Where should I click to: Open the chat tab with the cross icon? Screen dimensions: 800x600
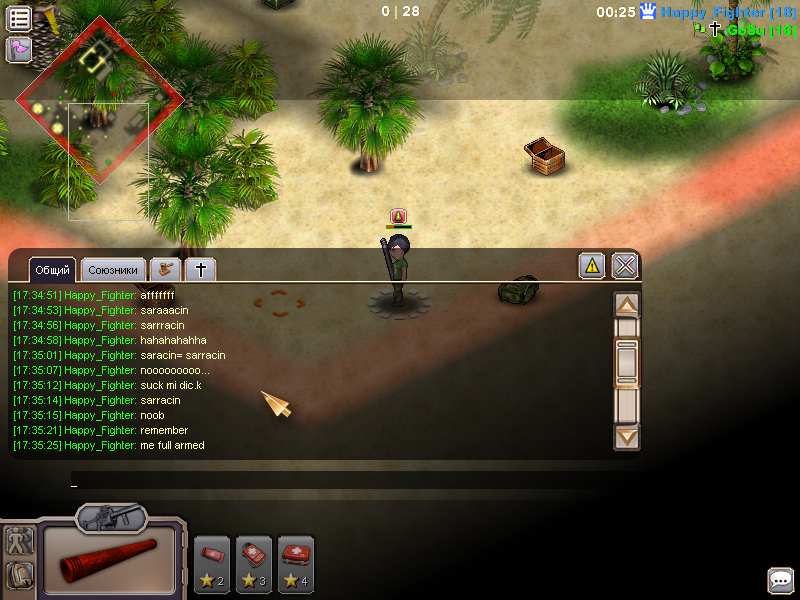(x=200, y=270)
